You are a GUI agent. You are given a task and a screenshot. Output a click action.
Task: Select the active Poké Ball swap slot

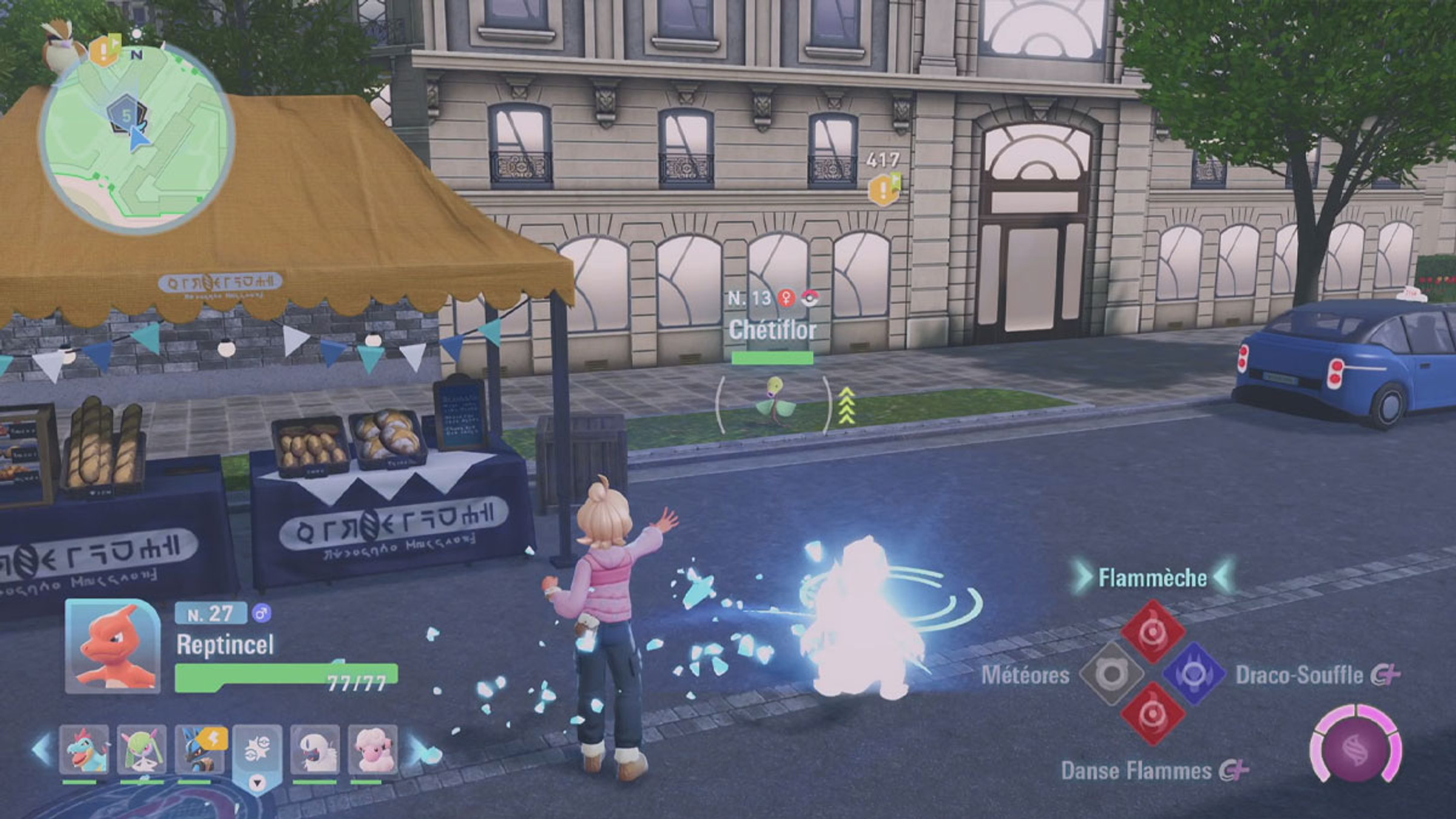257,752
